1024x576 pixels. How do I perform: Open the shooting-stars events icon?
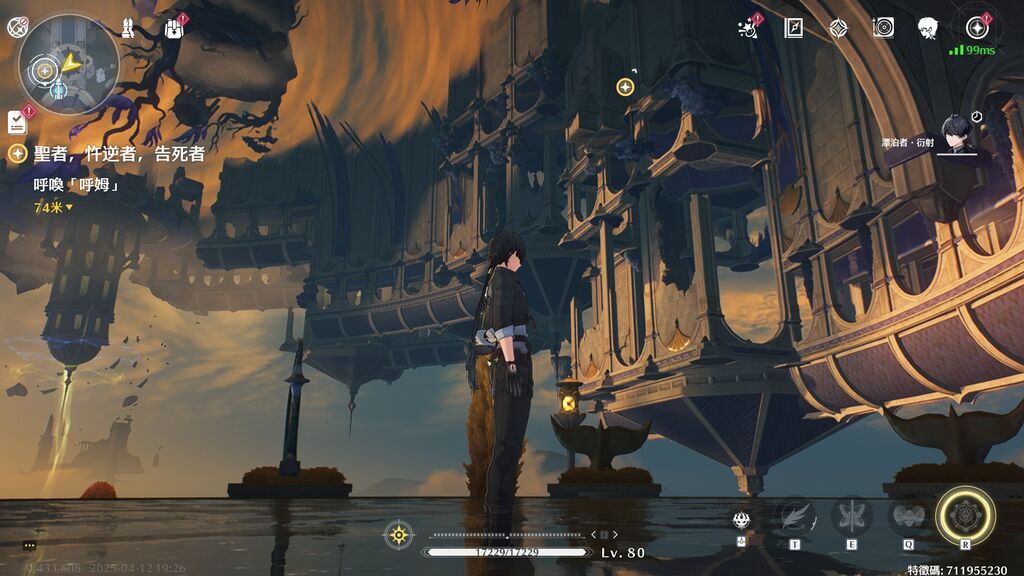click(747, 28)
